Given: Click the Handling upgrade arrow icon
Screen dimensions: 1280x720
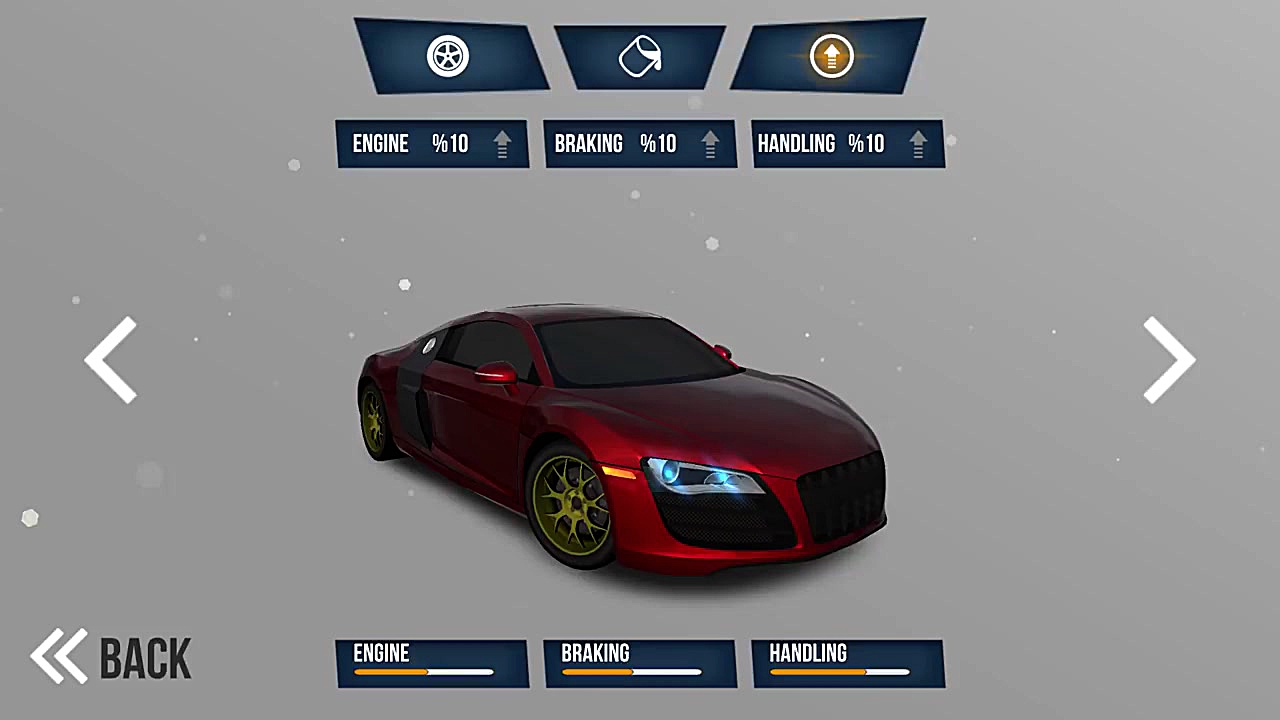Looking at the screenshot, I should click(x=918, y=143).
